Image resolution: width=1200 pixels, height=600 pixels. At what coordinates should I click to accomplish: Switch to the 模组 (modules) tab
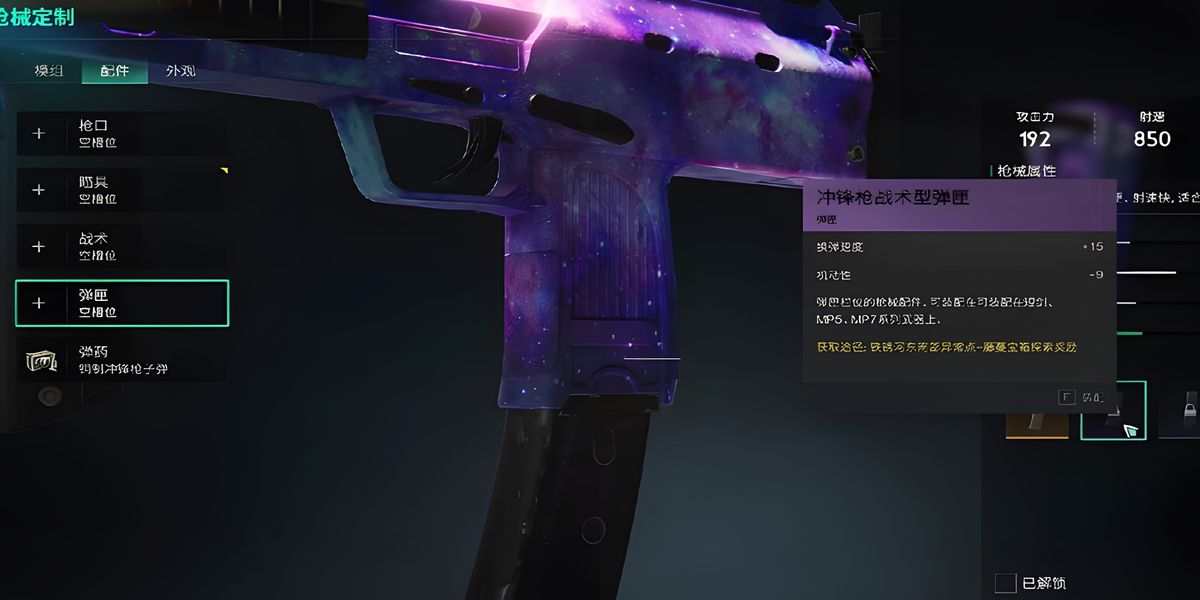click(49, 71)
